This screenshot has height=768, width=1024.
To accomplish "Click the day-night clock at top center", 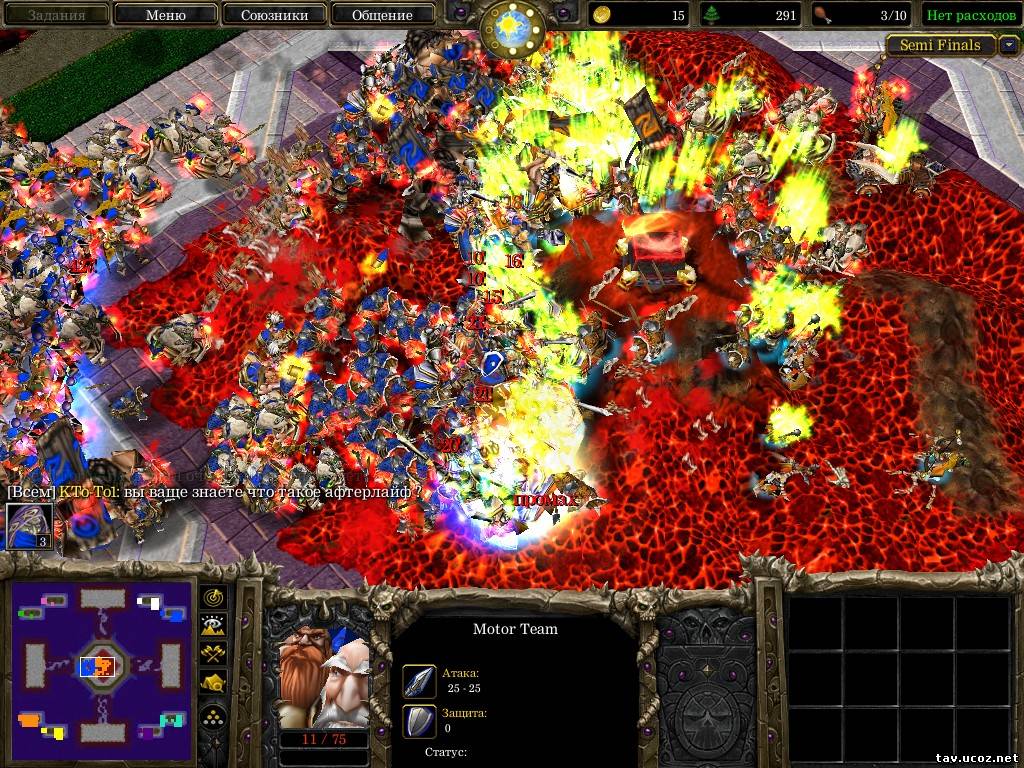I will (x=512, y=28).
